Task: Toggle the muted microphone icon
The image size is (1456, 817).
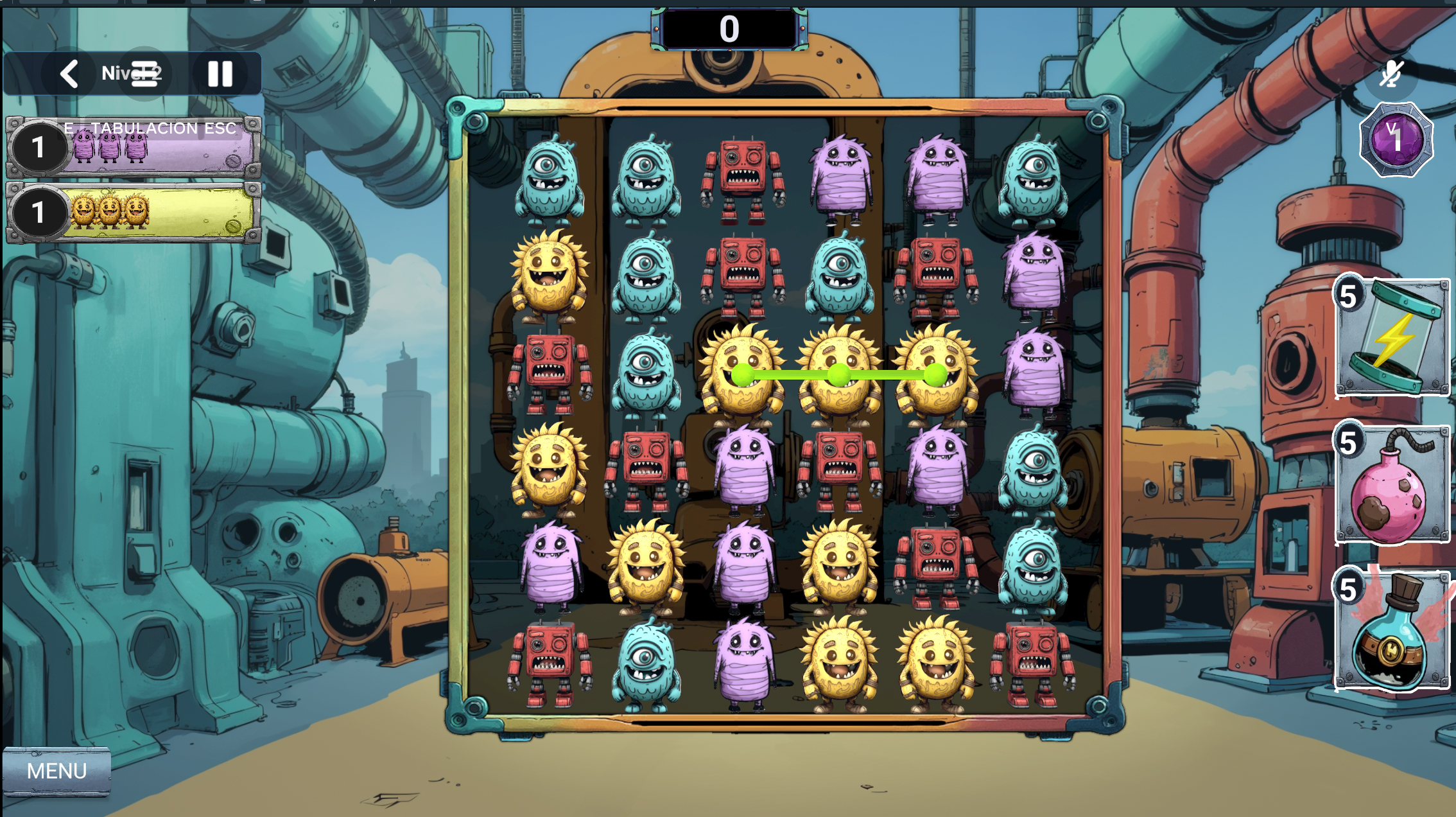Action: point(1391,75)
